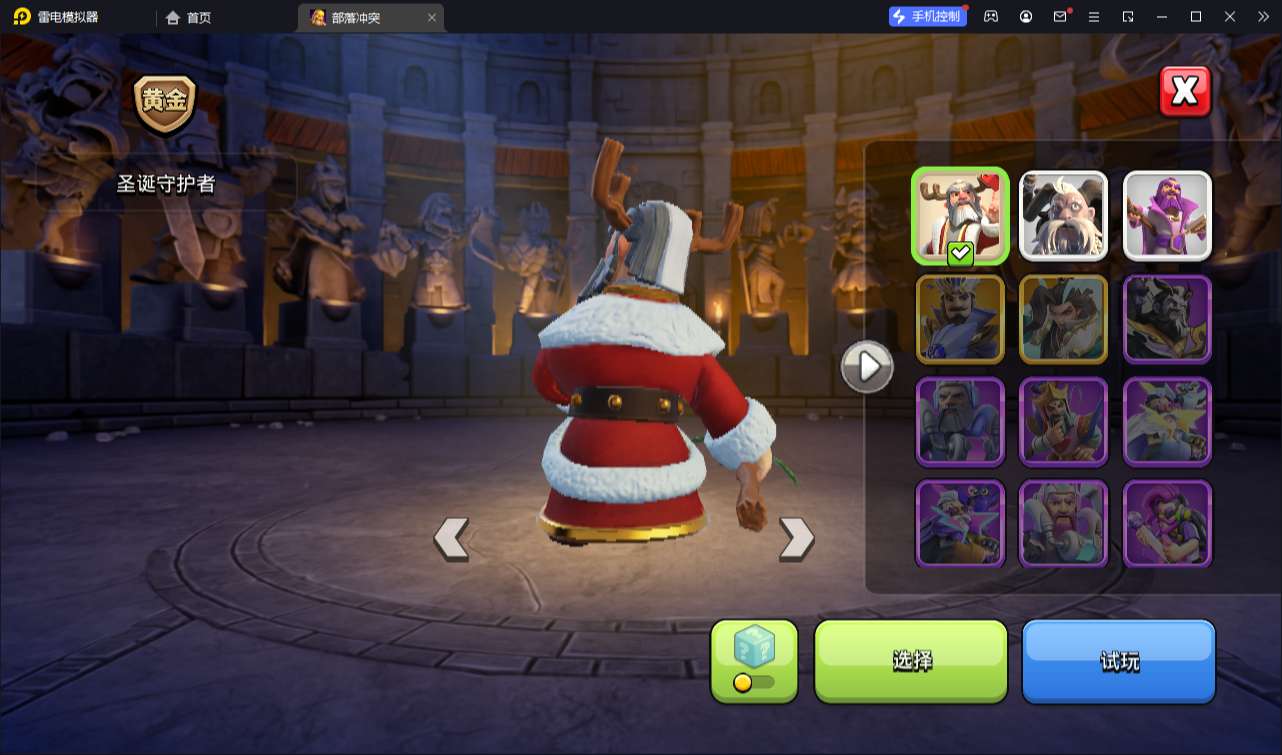
Task: Advance to the next skin with right arrow
Action: point(796,538)
